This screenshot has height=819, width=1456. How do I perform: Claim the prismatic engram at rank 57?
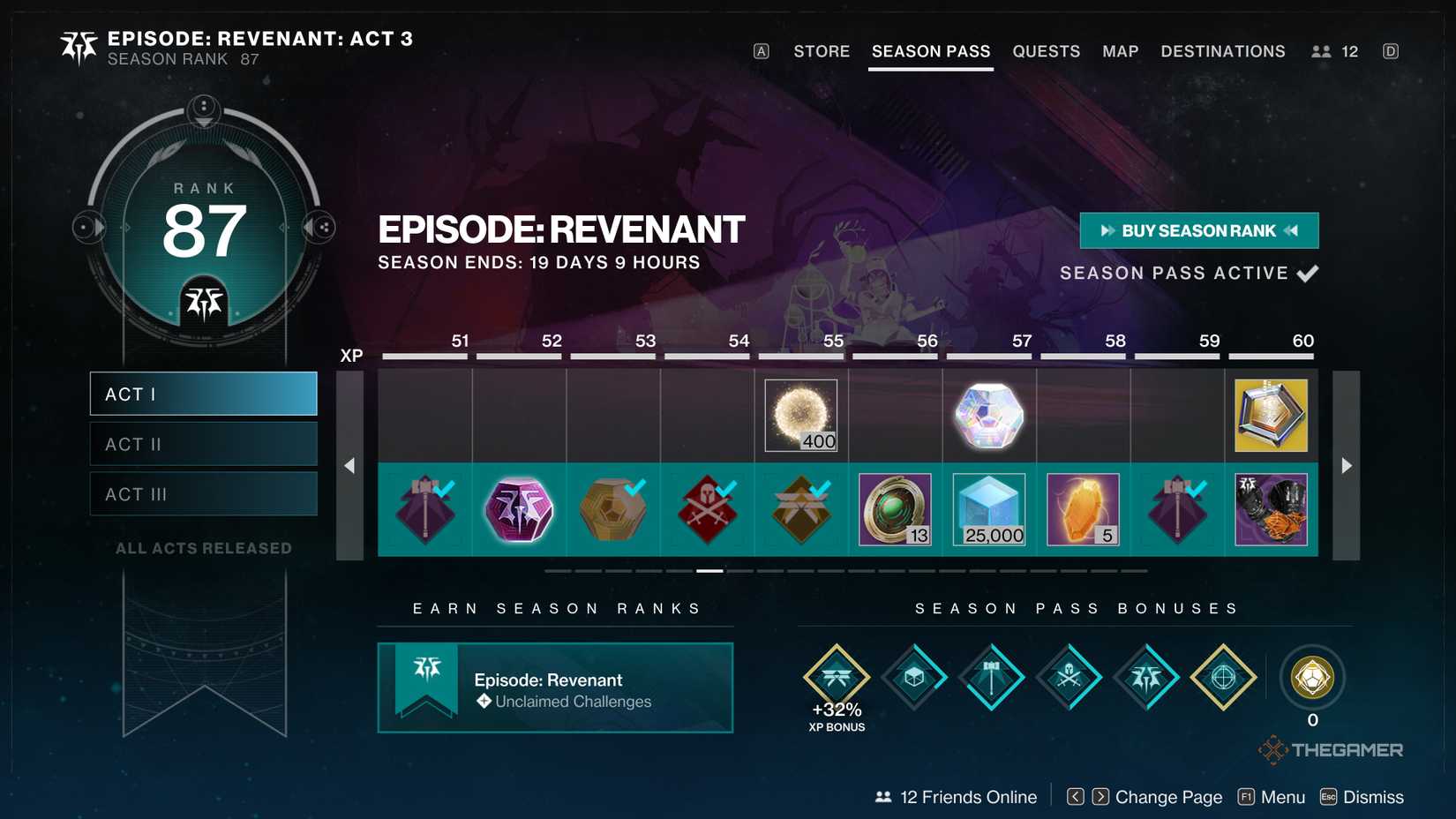coord(988,415)
